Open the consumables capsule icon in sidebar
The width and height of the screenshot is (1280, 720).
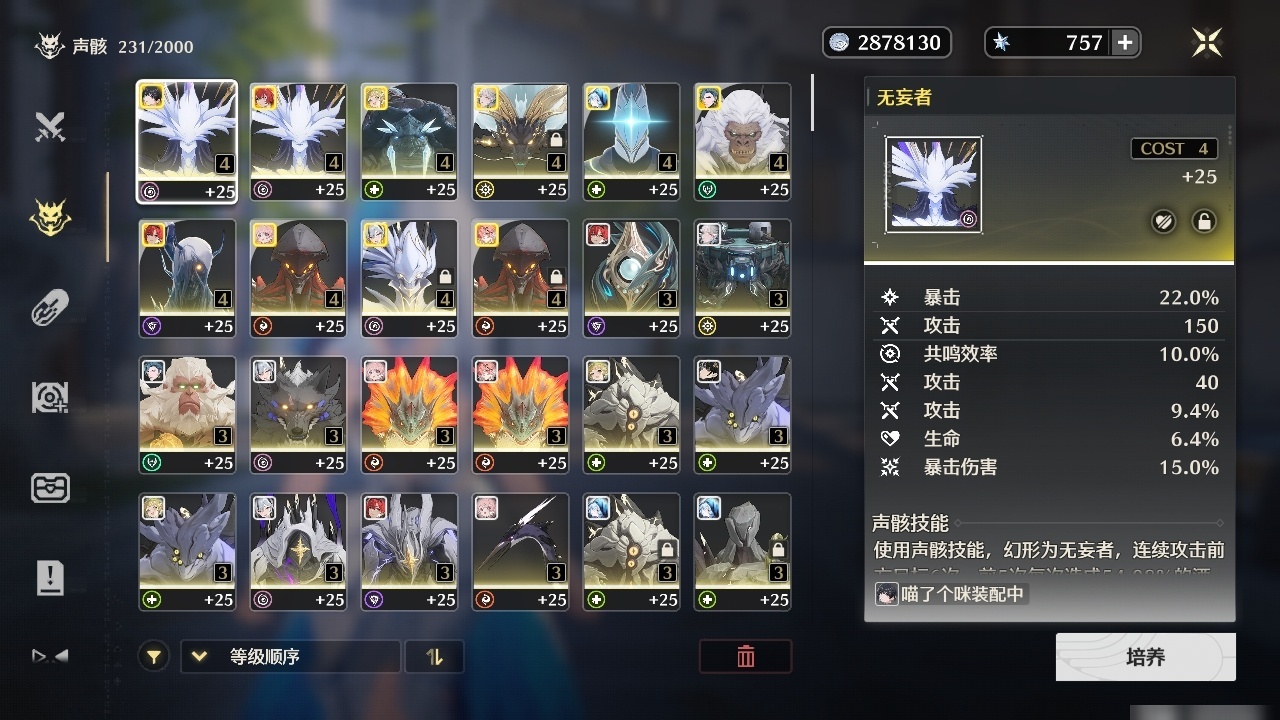pos(50,305)
